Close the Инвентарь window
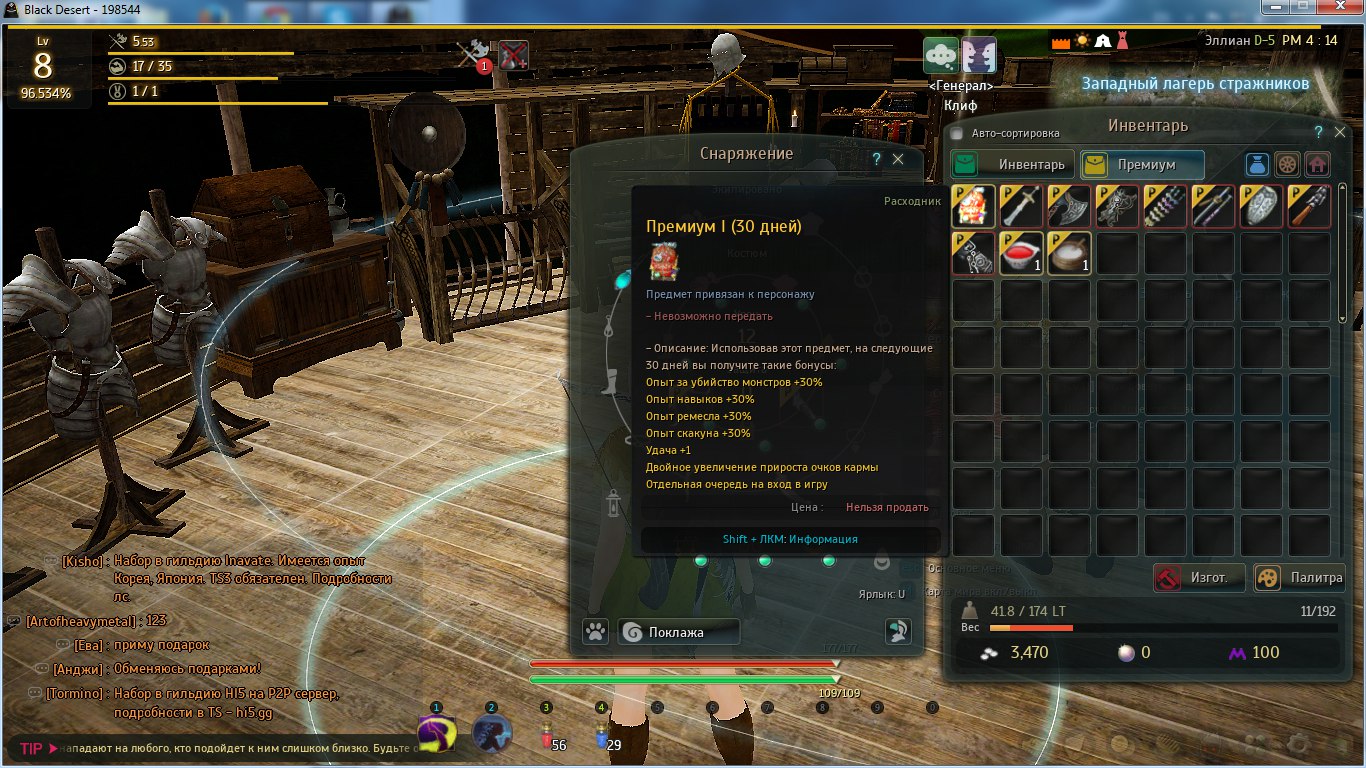Screen dimensions: 1366x768 (1341, 132)
